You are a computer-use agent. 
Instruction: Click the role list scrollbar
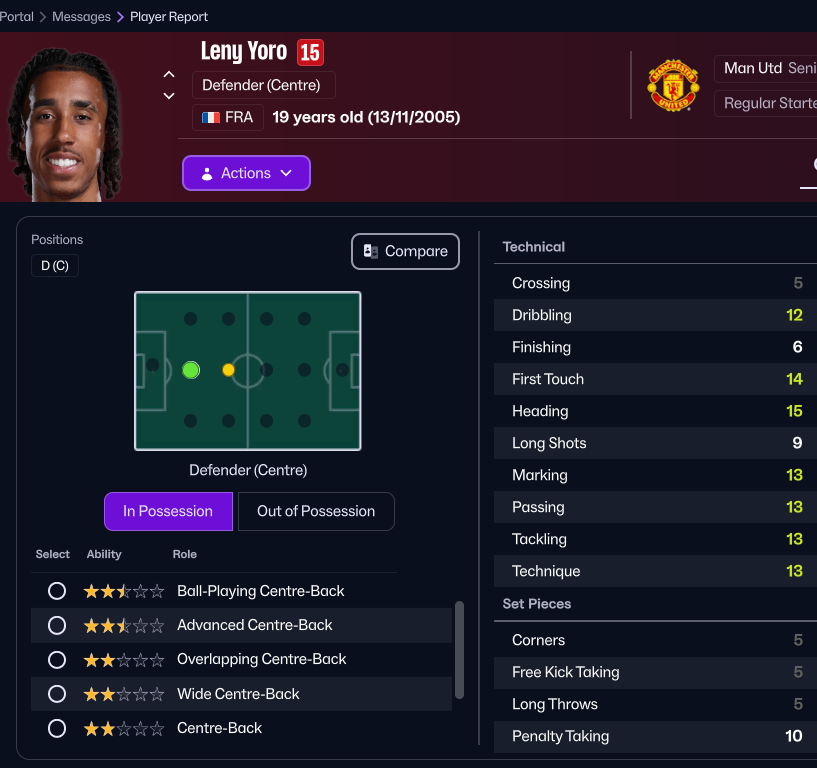point(459,650)
